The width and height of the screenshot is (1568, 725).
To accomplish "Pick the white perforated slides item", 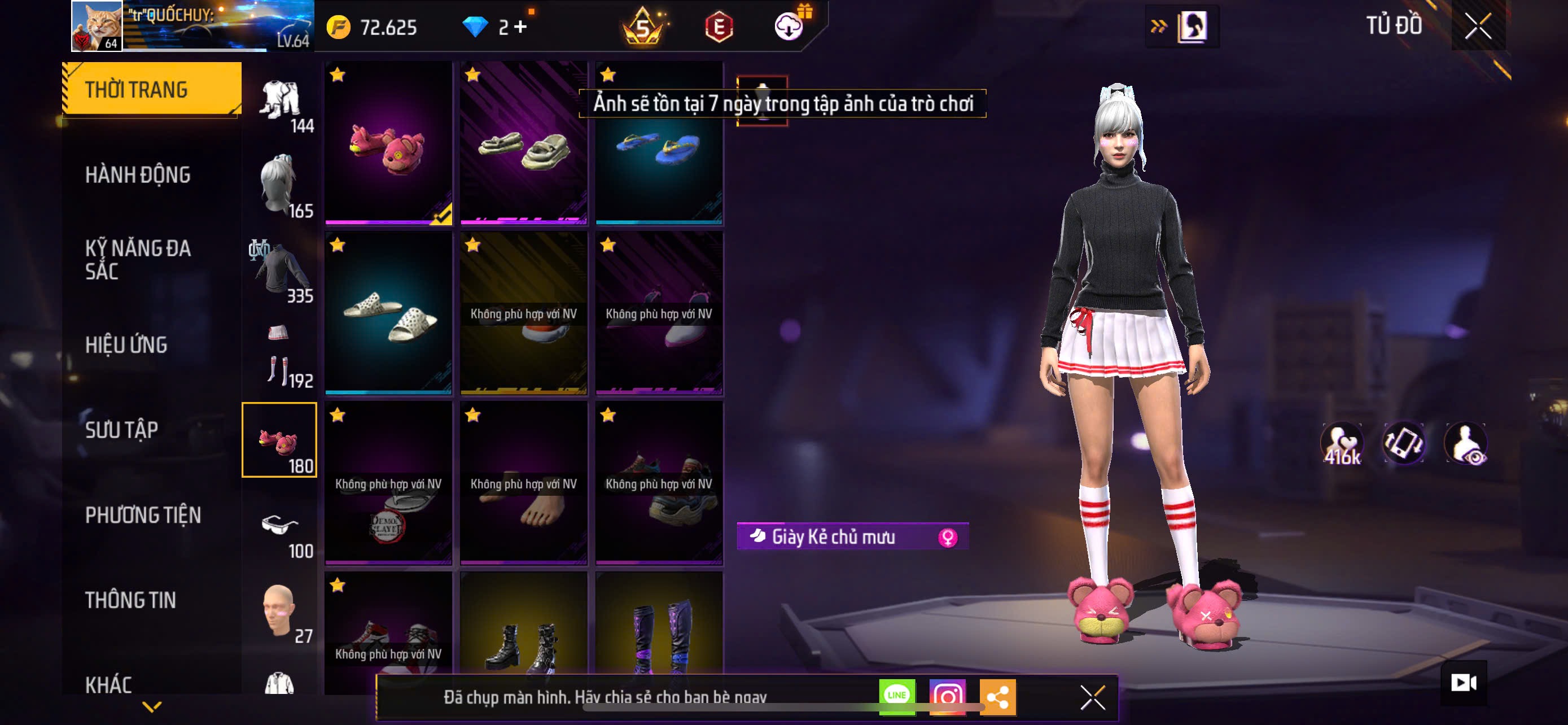I will tap(388, 314).
